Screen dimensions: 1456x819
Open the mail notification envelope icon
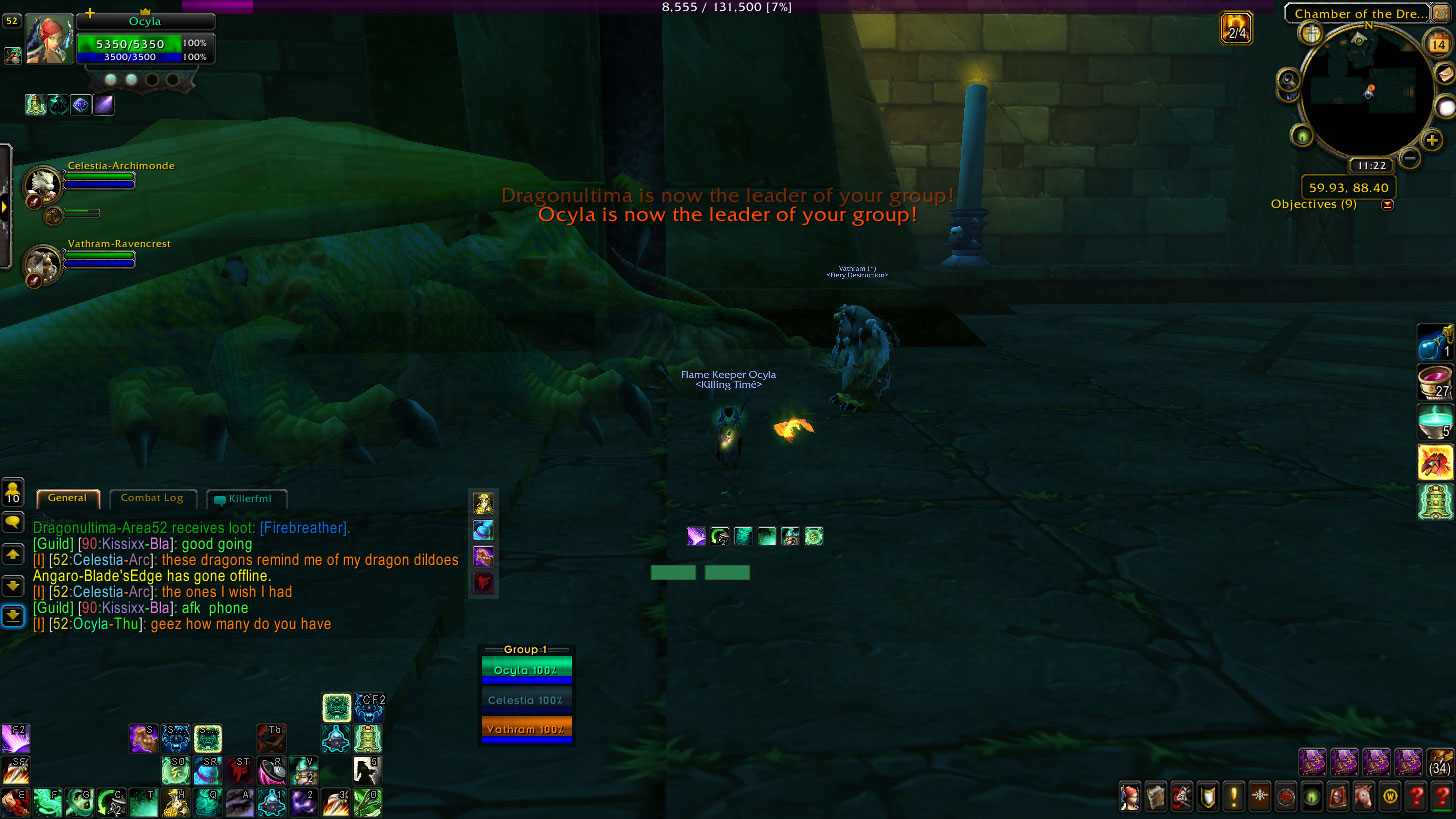tap(1444, 73)
